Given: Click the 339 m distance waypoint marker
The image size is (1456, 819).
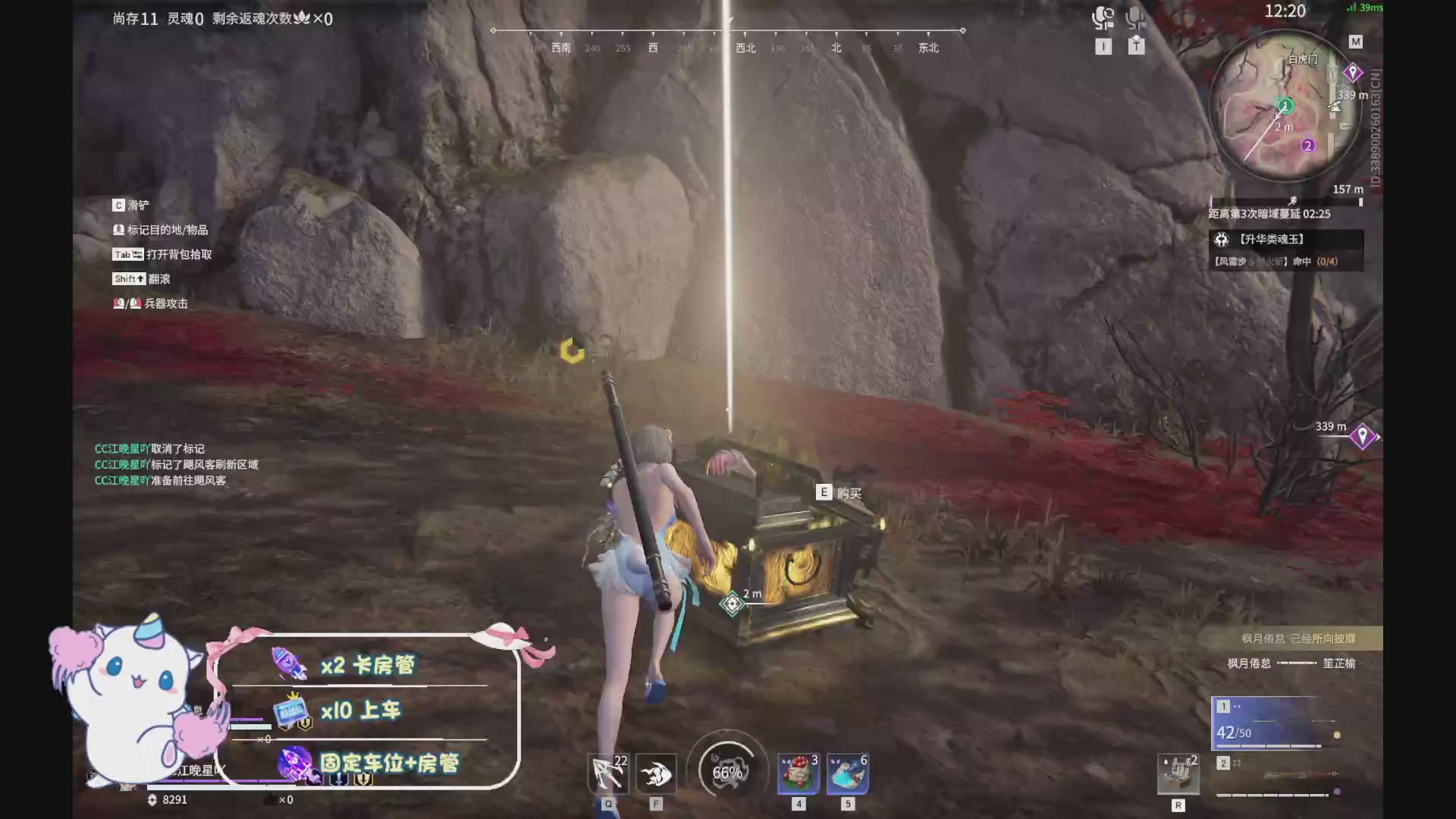Looking at the screenshot, I should pyautogui.click(x=1363, y=435).
